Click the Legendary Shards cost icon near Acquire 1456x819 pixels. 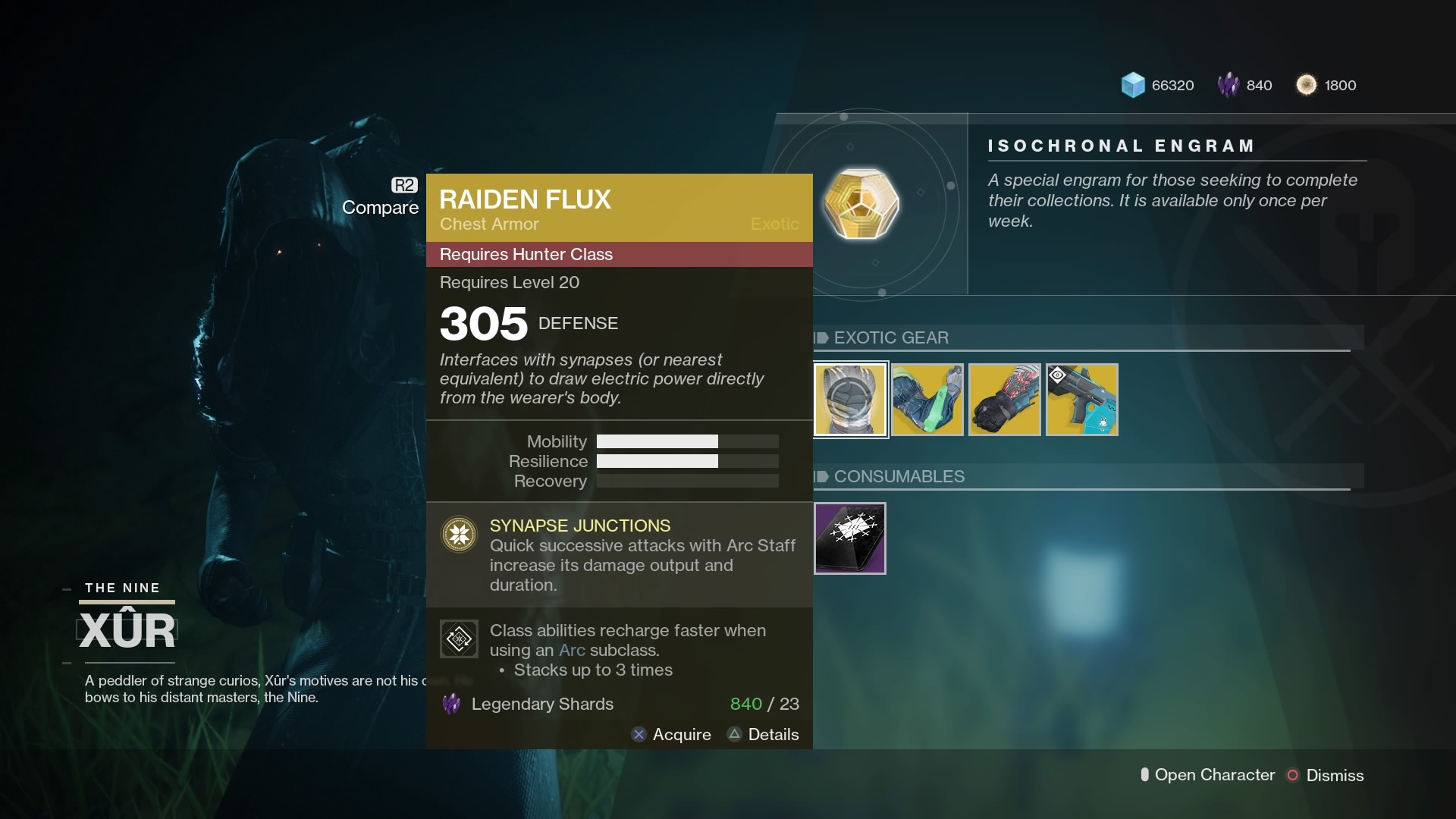click(x=451, y=704)
